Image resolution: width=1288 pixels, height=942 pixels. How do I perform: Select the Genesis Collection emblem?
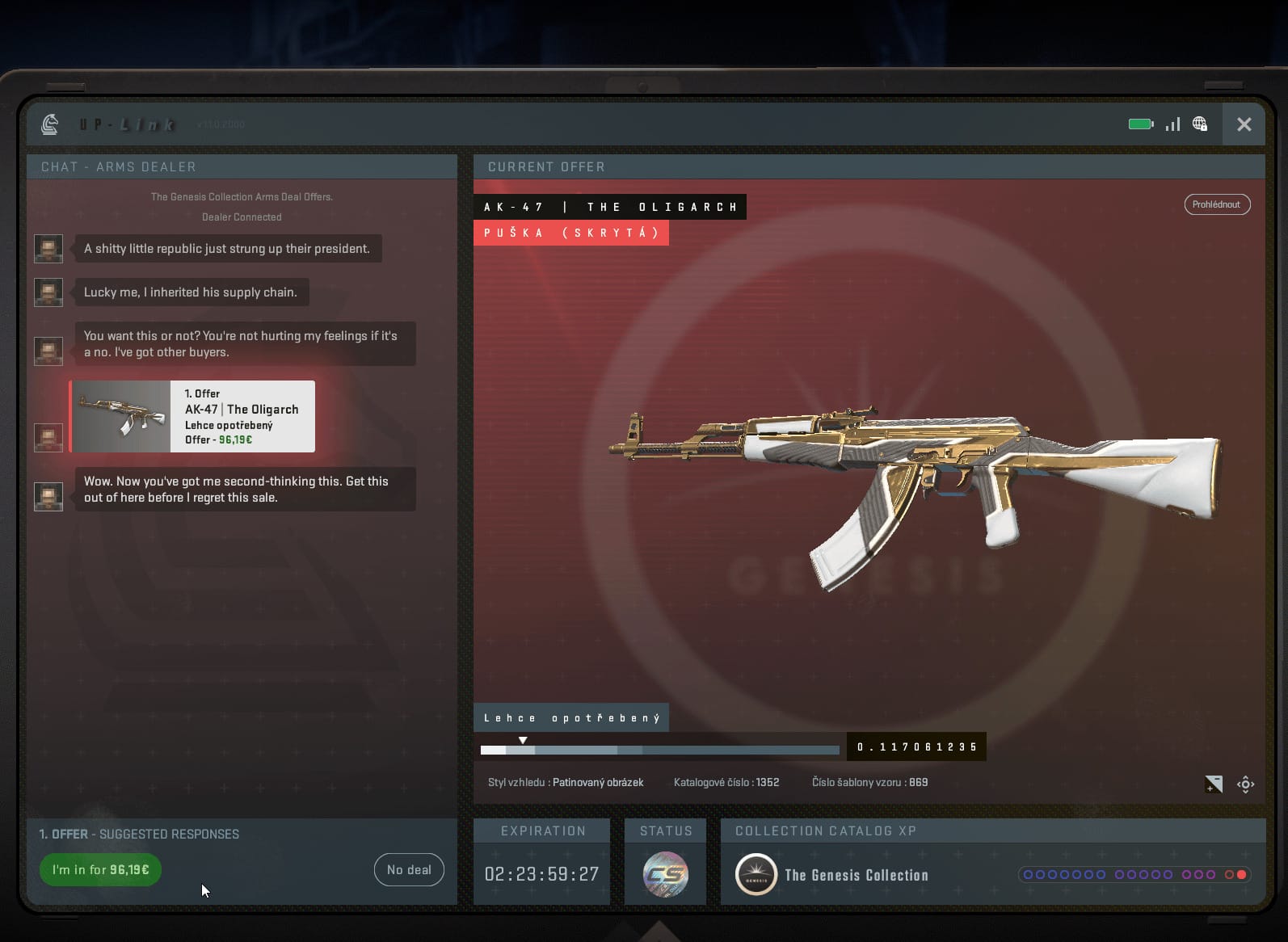(x=756, y=875)
